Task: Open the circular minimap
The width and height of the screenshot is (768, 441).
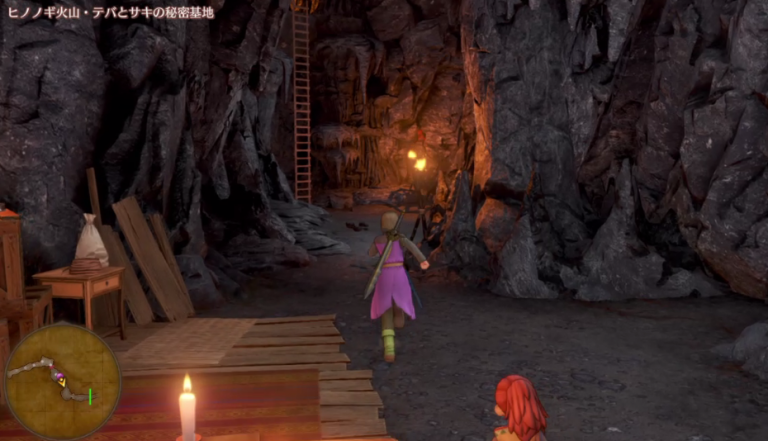Action: (61, 381)
